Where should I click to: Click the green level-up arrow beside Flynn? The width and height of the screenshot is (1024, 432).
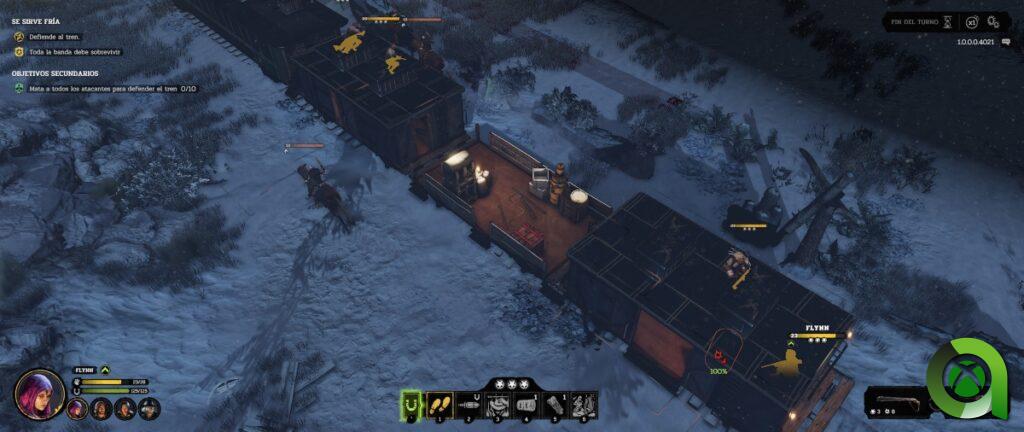104,370
